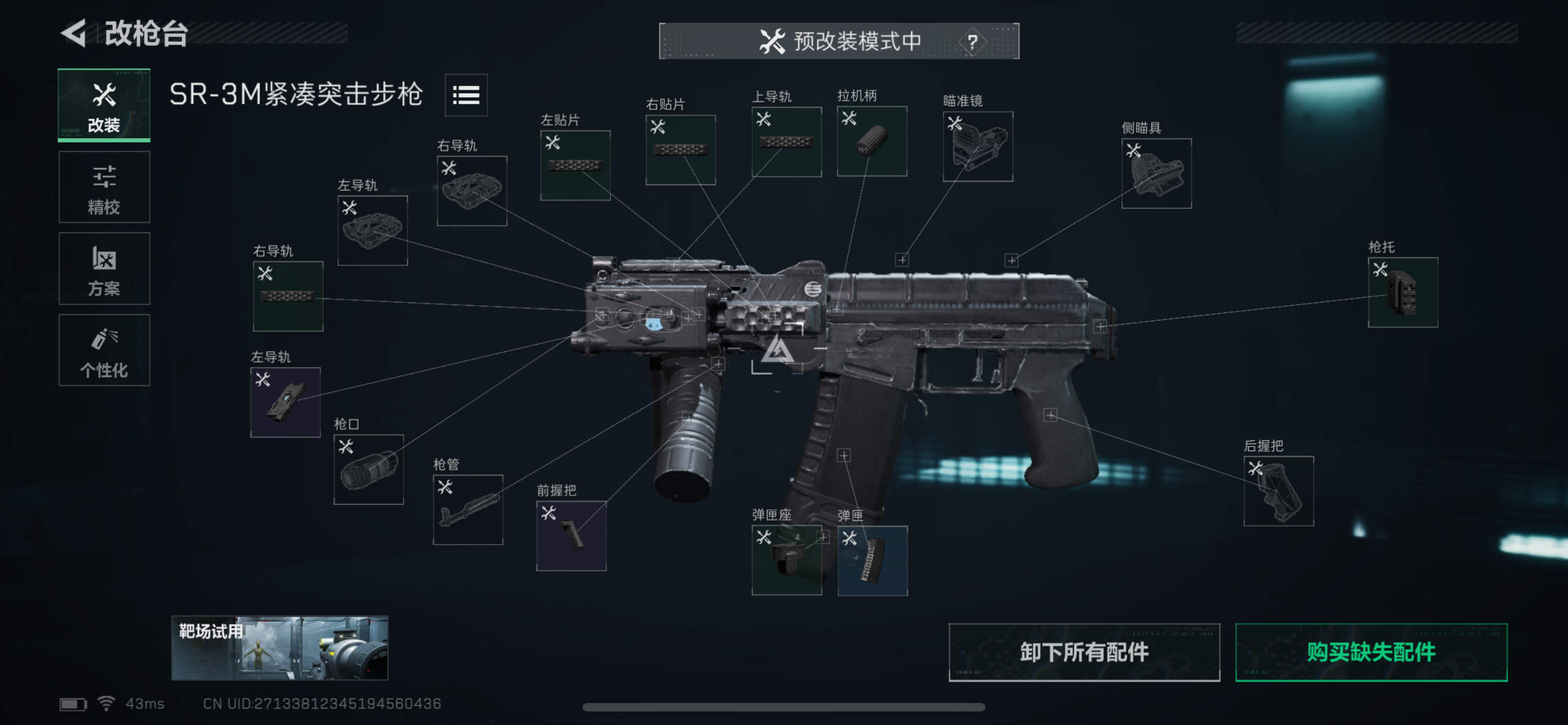Open the attachment list view beside the weapon name
Viewport: 1568px width, 725px height.
point(466,95)
